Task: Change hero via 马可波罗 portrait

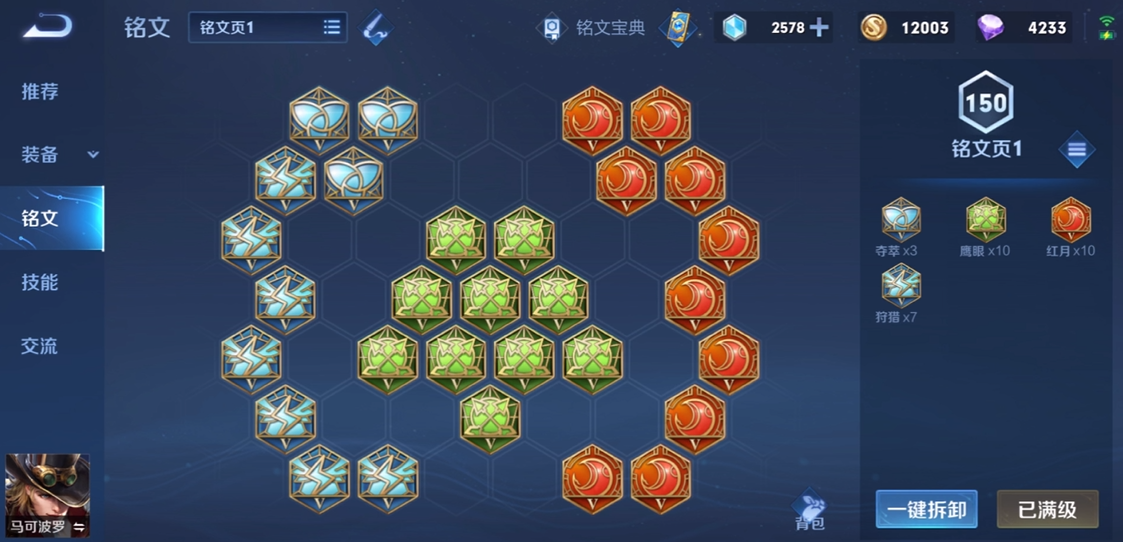Action: (x=47, y=496)
